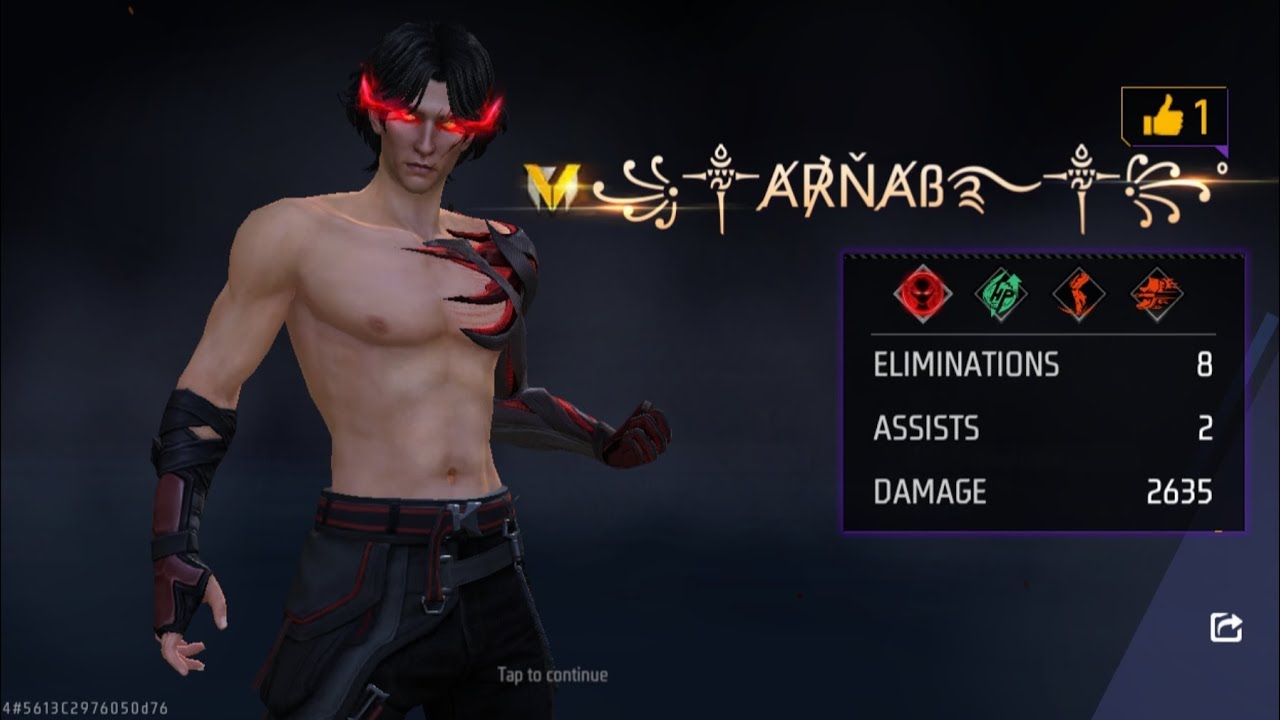
Task: Click the gold V badge beside the name
Action: click(552, 187)
